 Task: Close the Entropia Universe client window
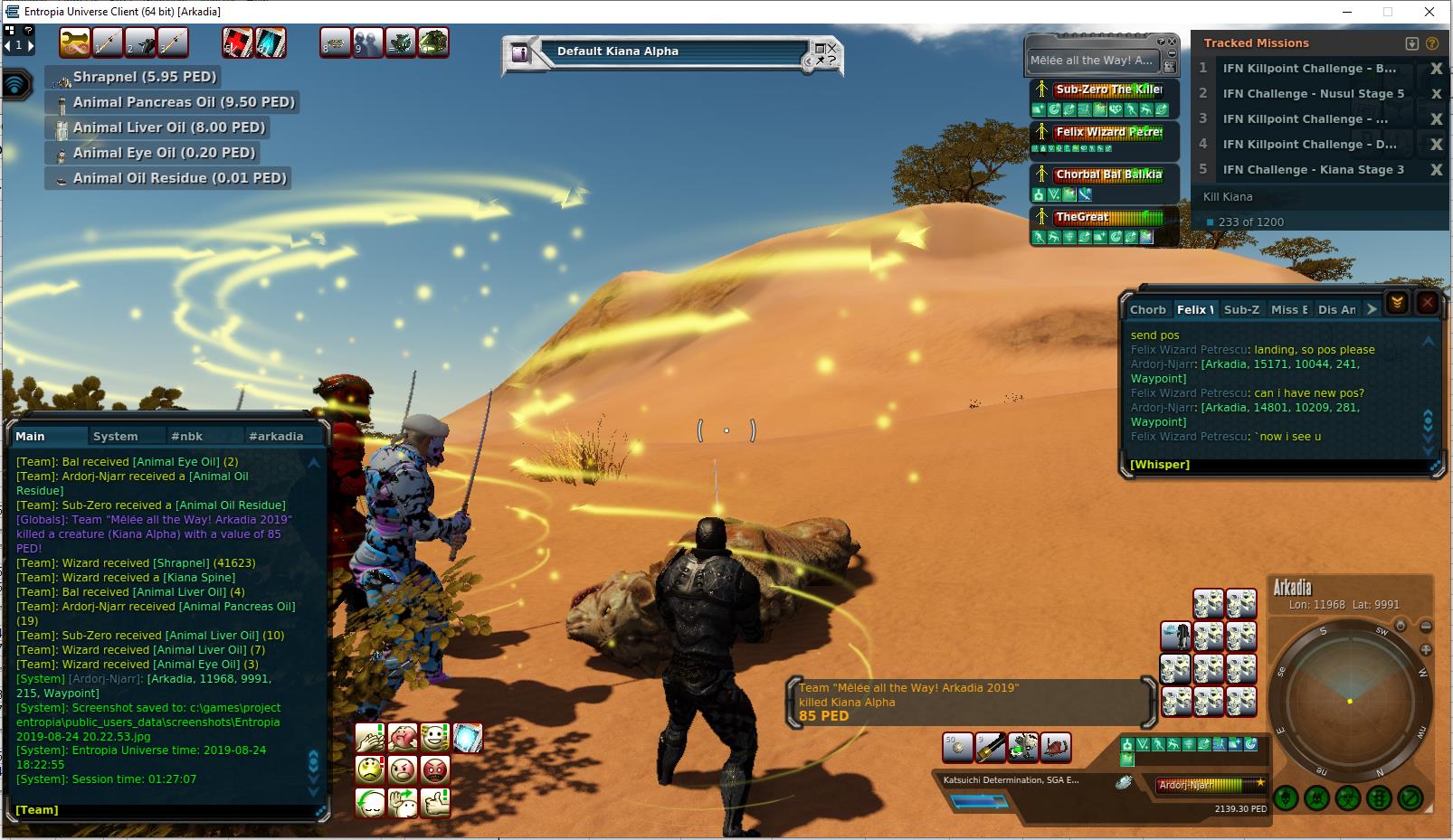(1429, 12)
